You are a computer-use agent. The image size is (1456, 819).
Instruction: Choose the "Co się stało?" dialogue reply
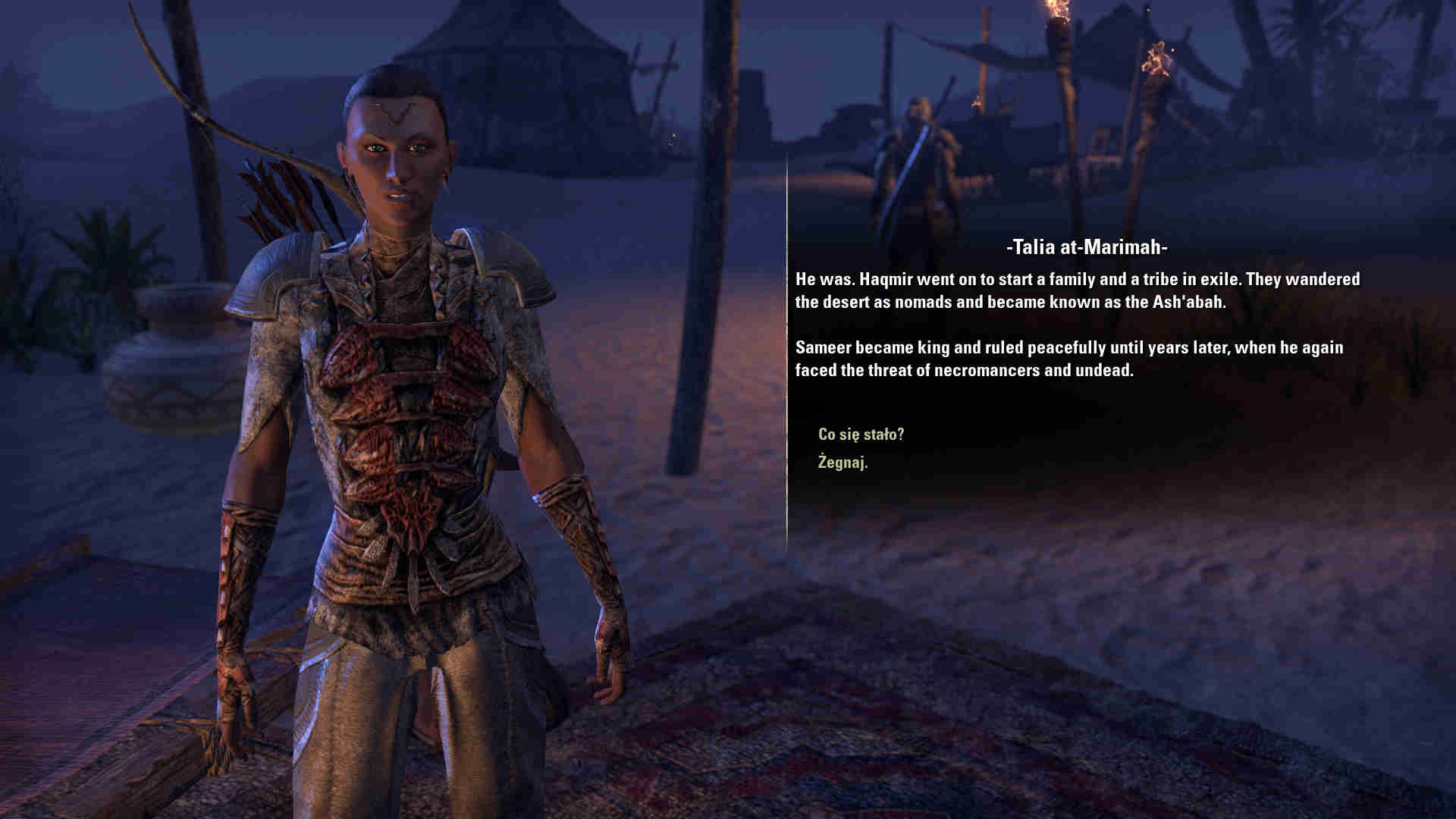[861, 435]
